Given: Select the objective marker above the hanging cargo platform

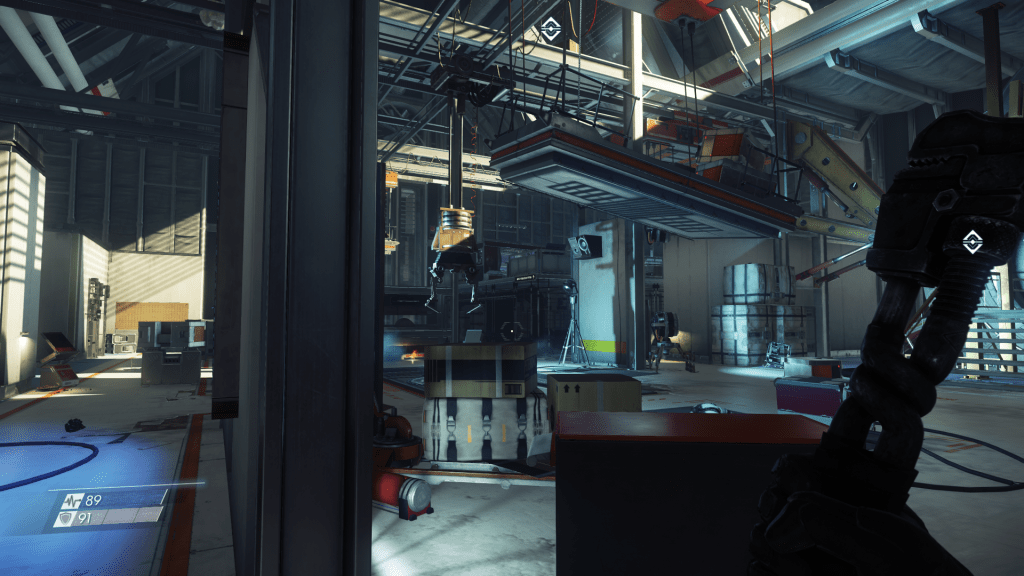Looking at the screenshot, I should (x=550, y=30).
